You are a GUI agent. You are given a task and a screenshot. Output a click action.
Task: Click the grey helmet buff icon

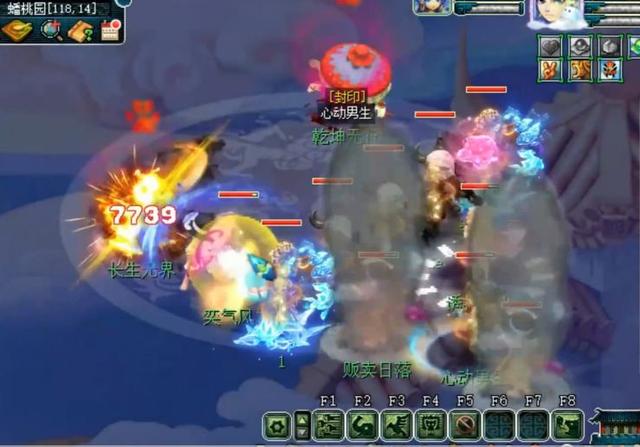[579, 46]
